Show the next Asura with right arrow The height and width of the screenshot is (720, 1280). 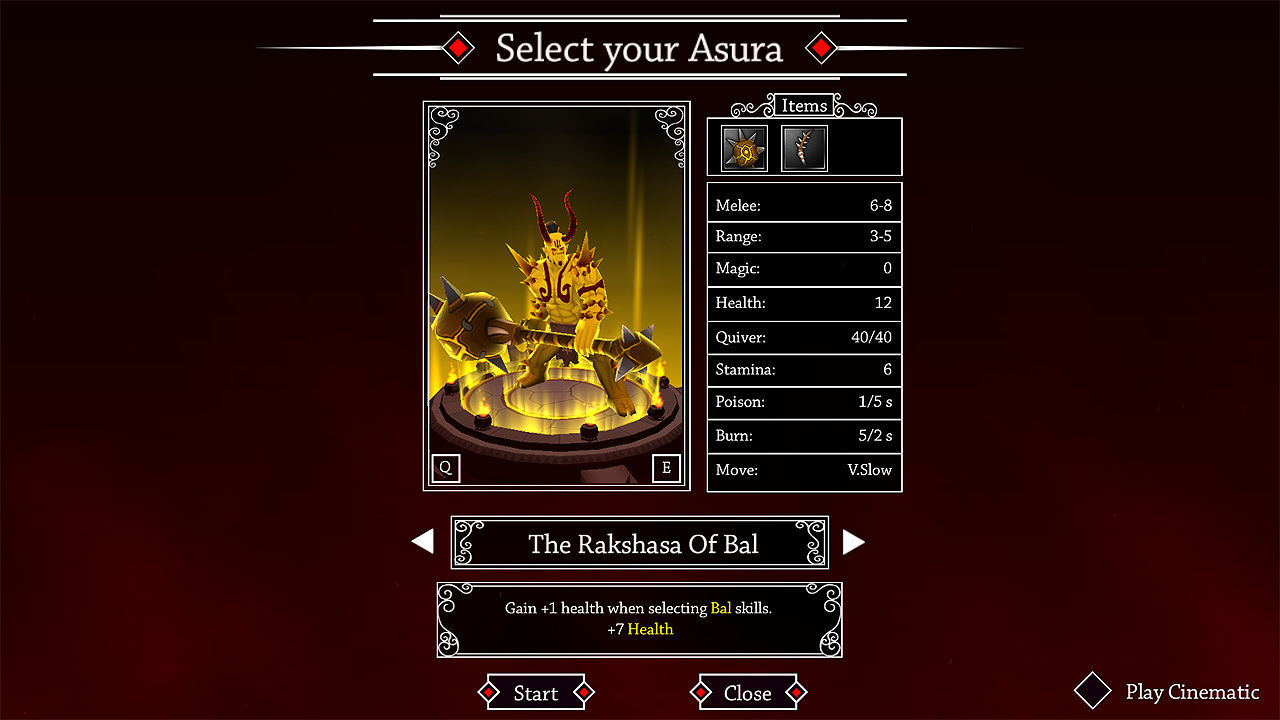[x=853, y=542]
